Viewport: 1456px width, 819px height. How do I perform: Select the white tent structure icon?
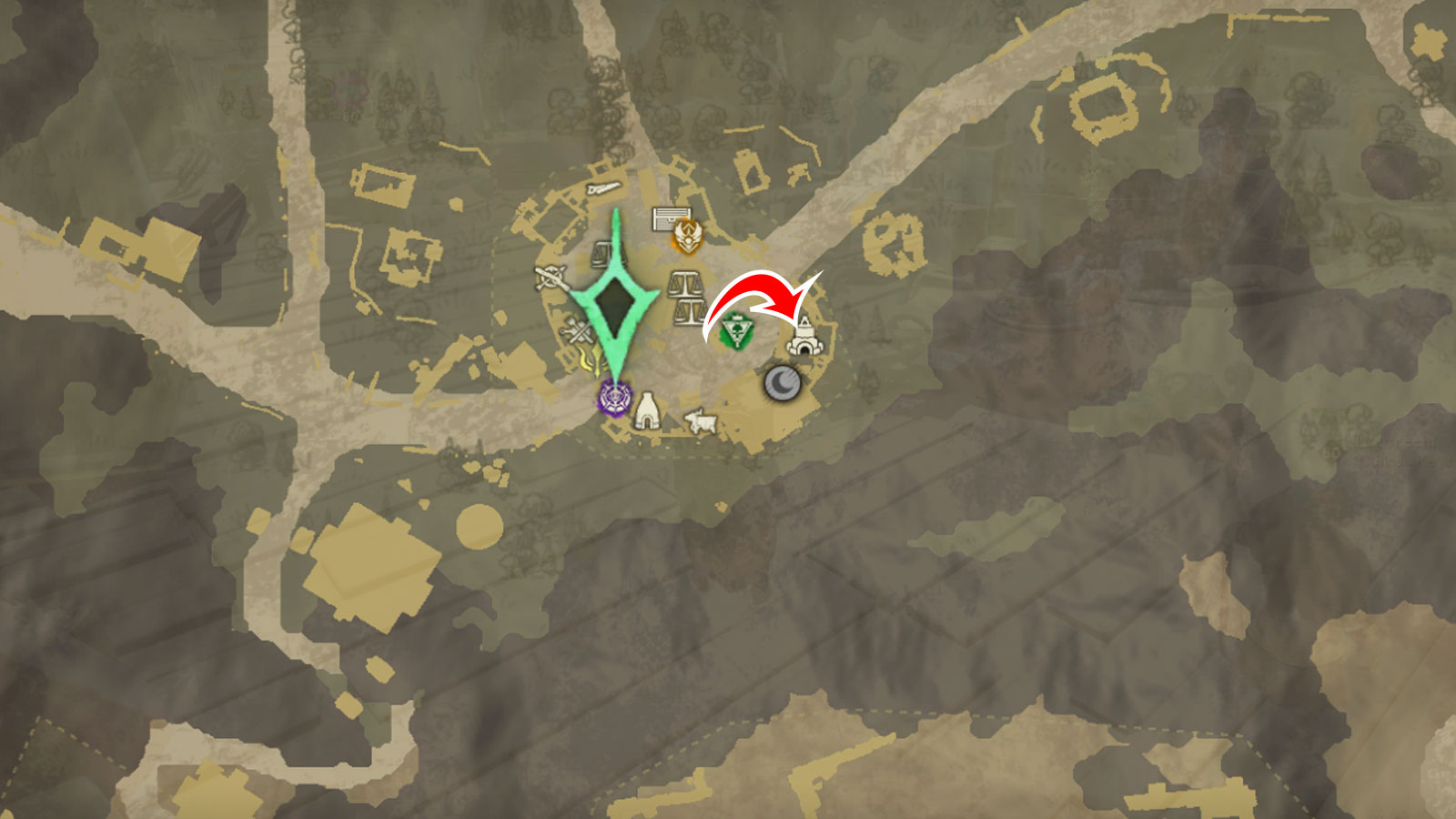click(x=649, y=409)
